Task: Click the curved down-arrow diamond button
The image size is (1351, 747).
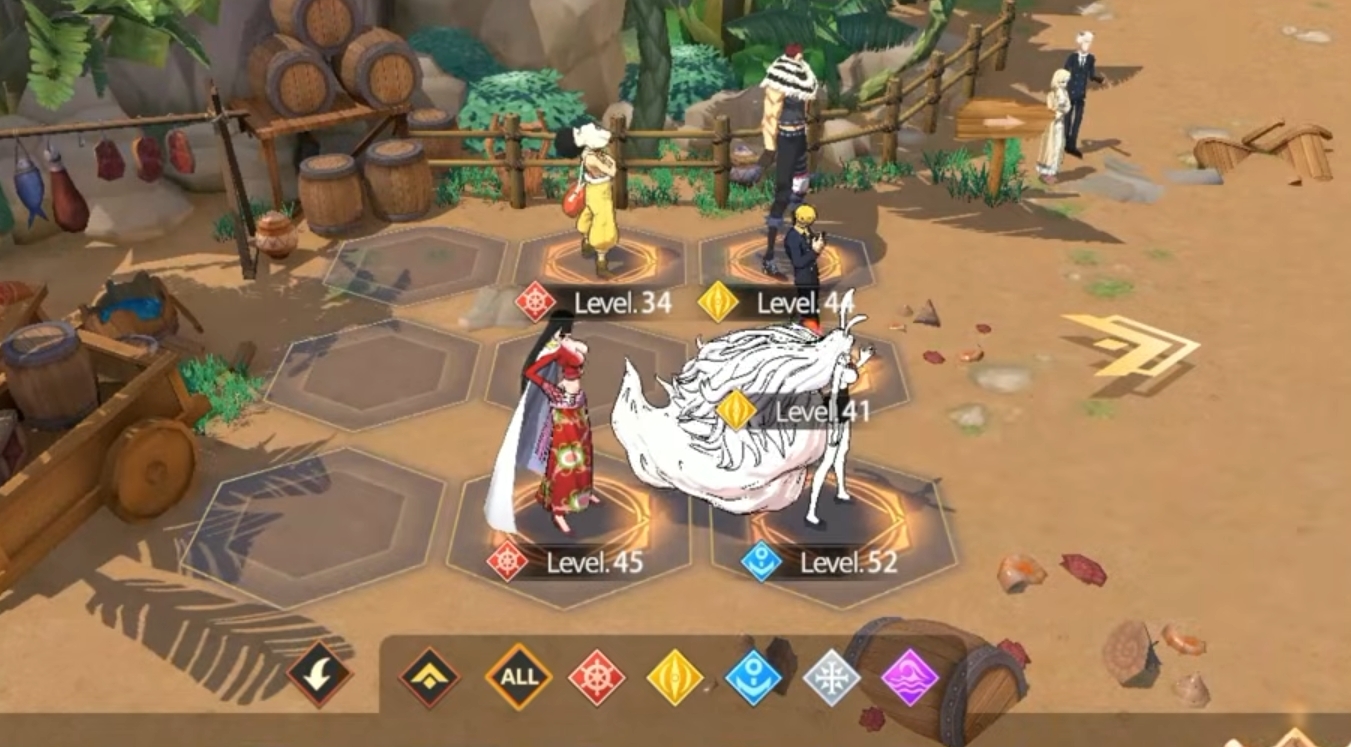Action: click(320, 675)
